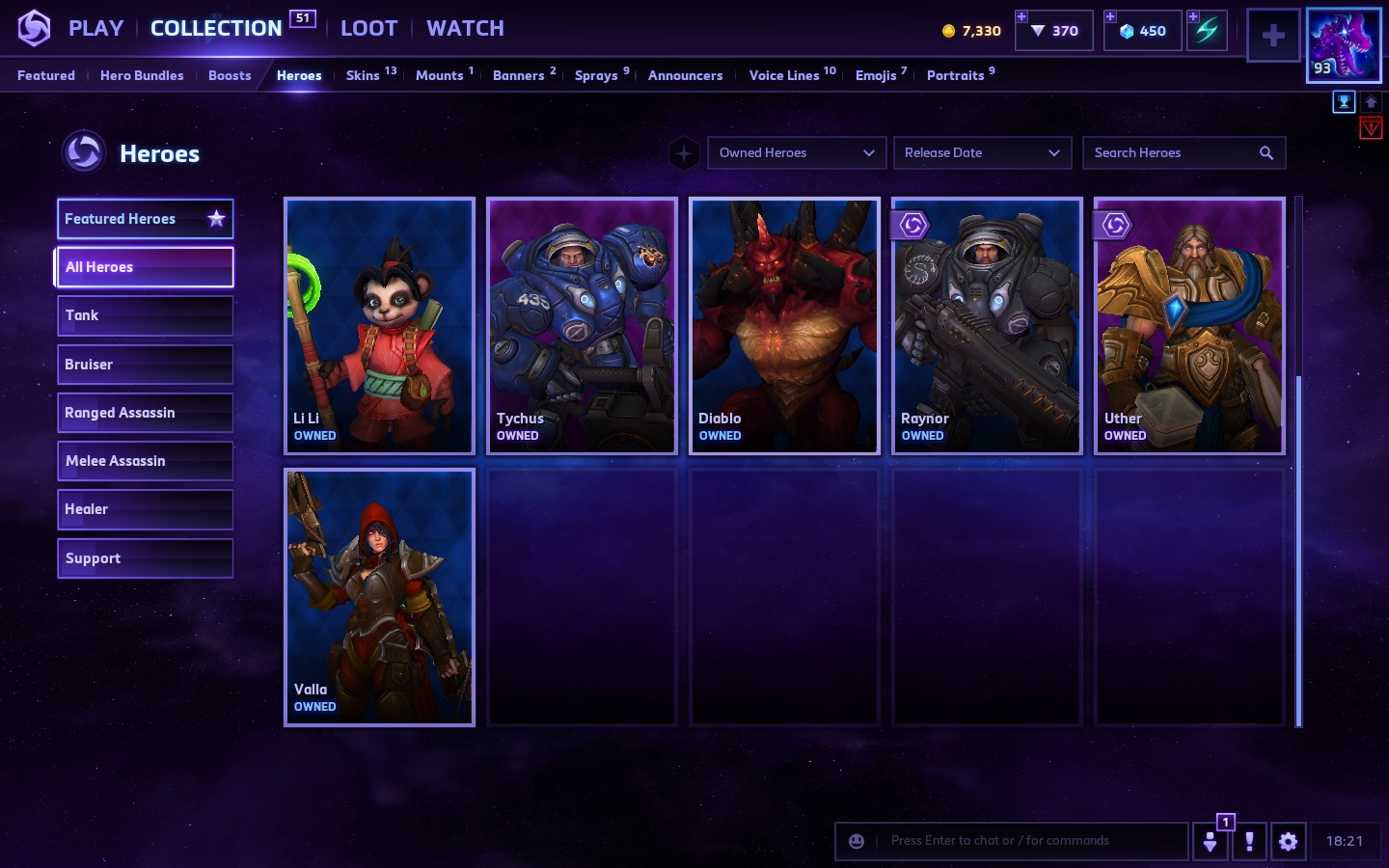Open the WATCH section

coord(465,29)
